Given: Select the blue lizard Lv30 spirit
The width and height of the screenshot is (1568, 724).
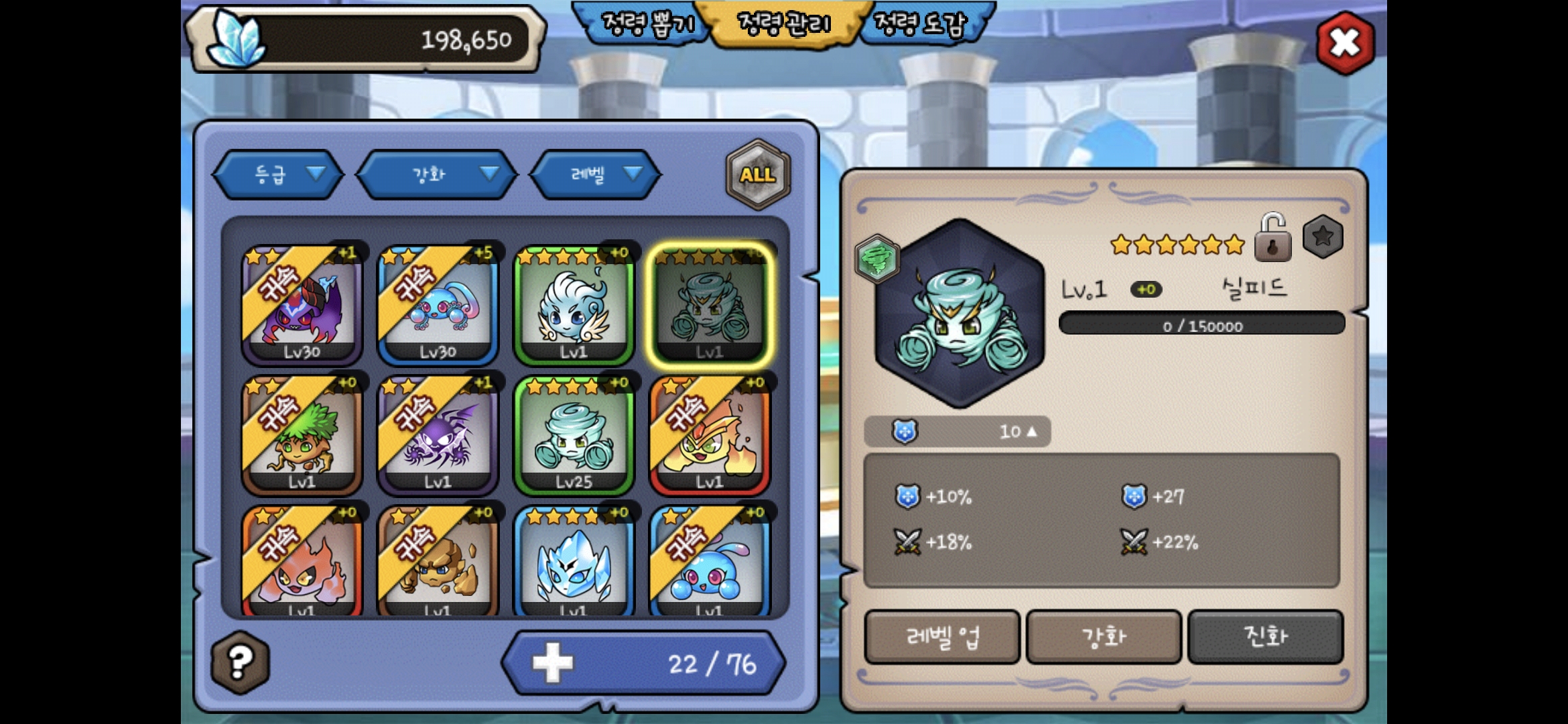Looking at the screenshot, I should [438, 305].
